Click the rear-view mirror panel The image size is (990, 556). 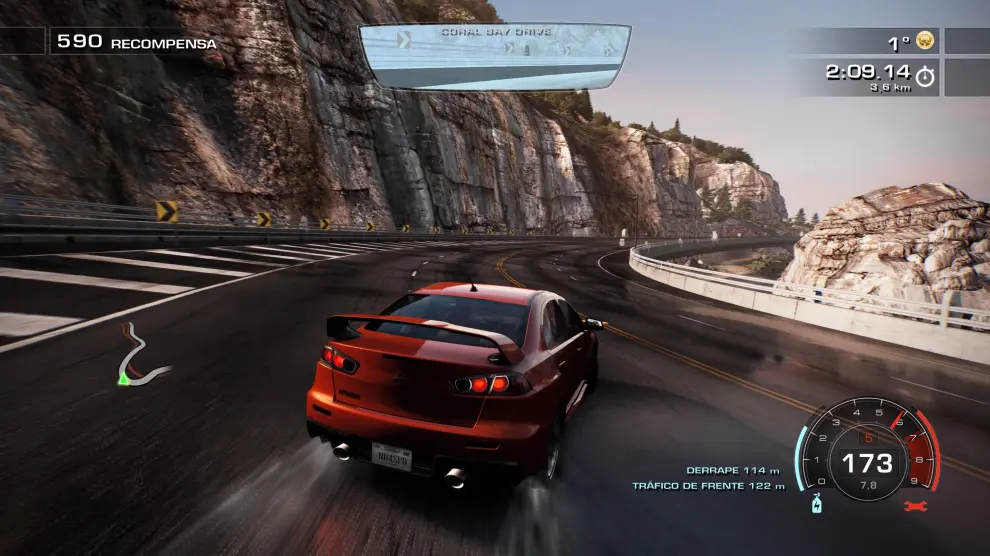495,55
